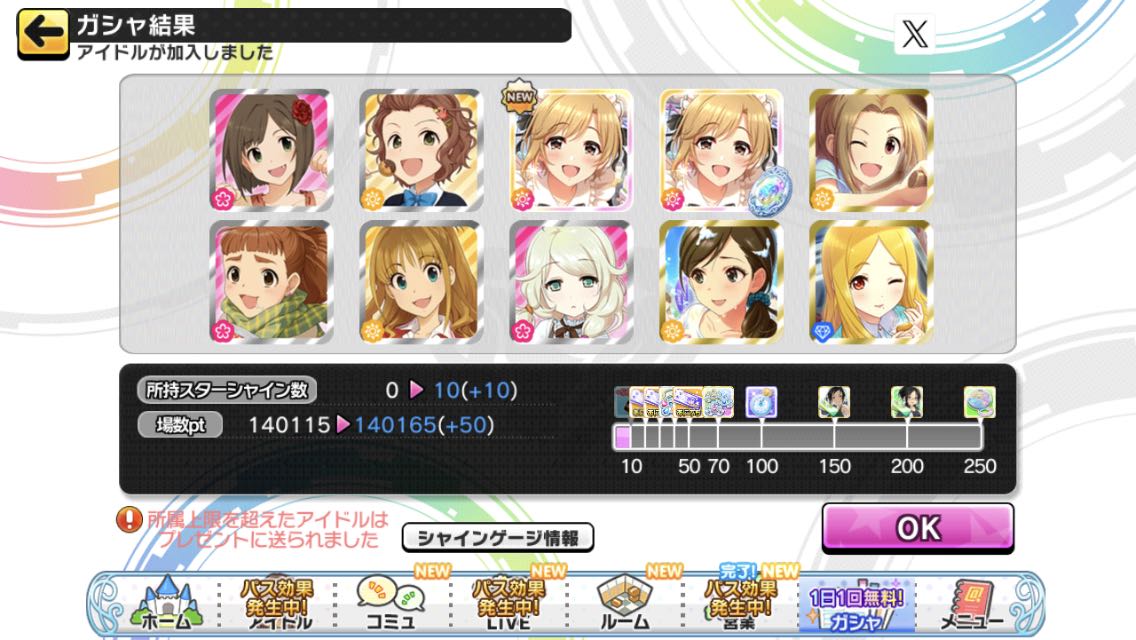Image resolution: width=1136 pixels, height=640 pixels.
Task: Select the idol card with red hair flower
Action: [270, 151]
